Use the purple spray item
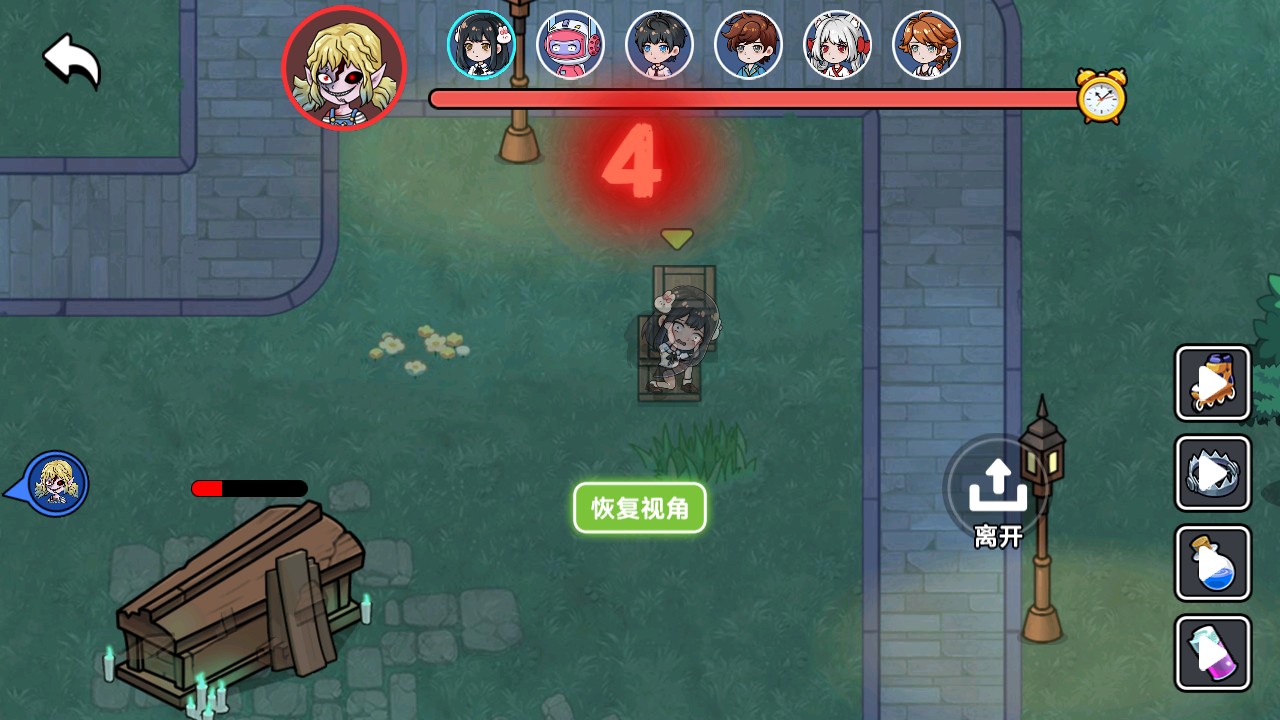Image resolution: width=1280 pixels, height=720 pixels. point(1212,653)
